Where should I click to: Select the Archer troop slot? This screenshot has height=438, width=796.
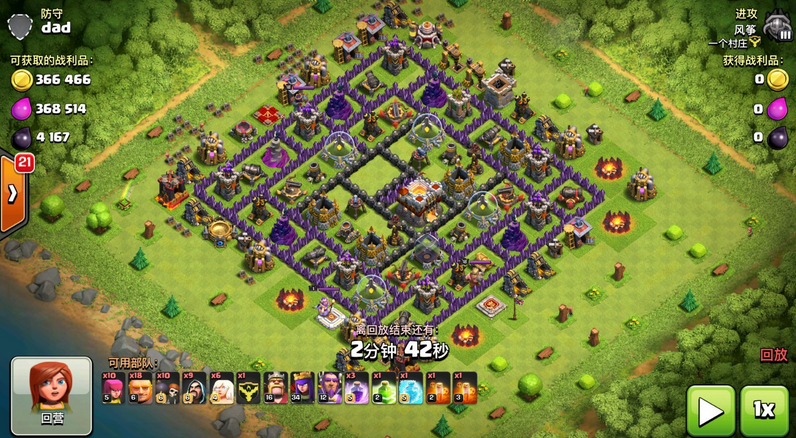113,387
